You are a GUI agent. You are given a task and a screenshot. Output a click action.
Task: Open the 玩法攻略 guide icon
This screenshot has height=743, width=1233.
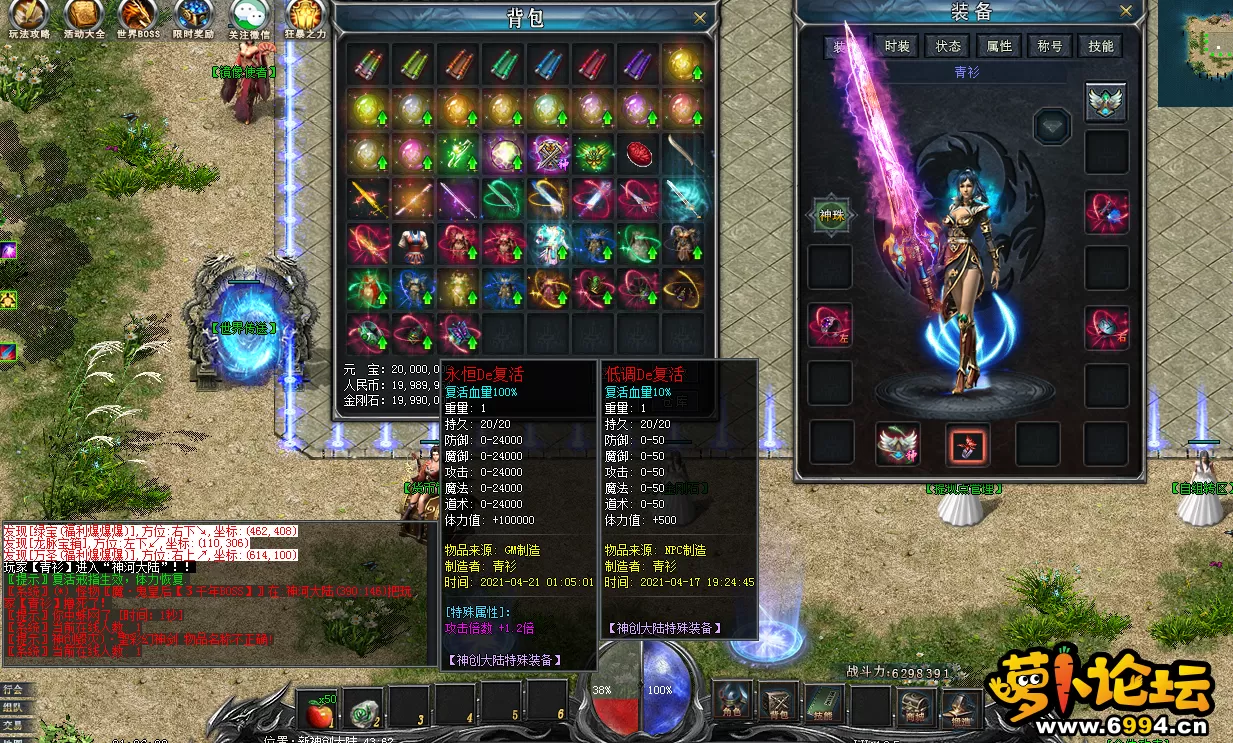tap(27, 17)
